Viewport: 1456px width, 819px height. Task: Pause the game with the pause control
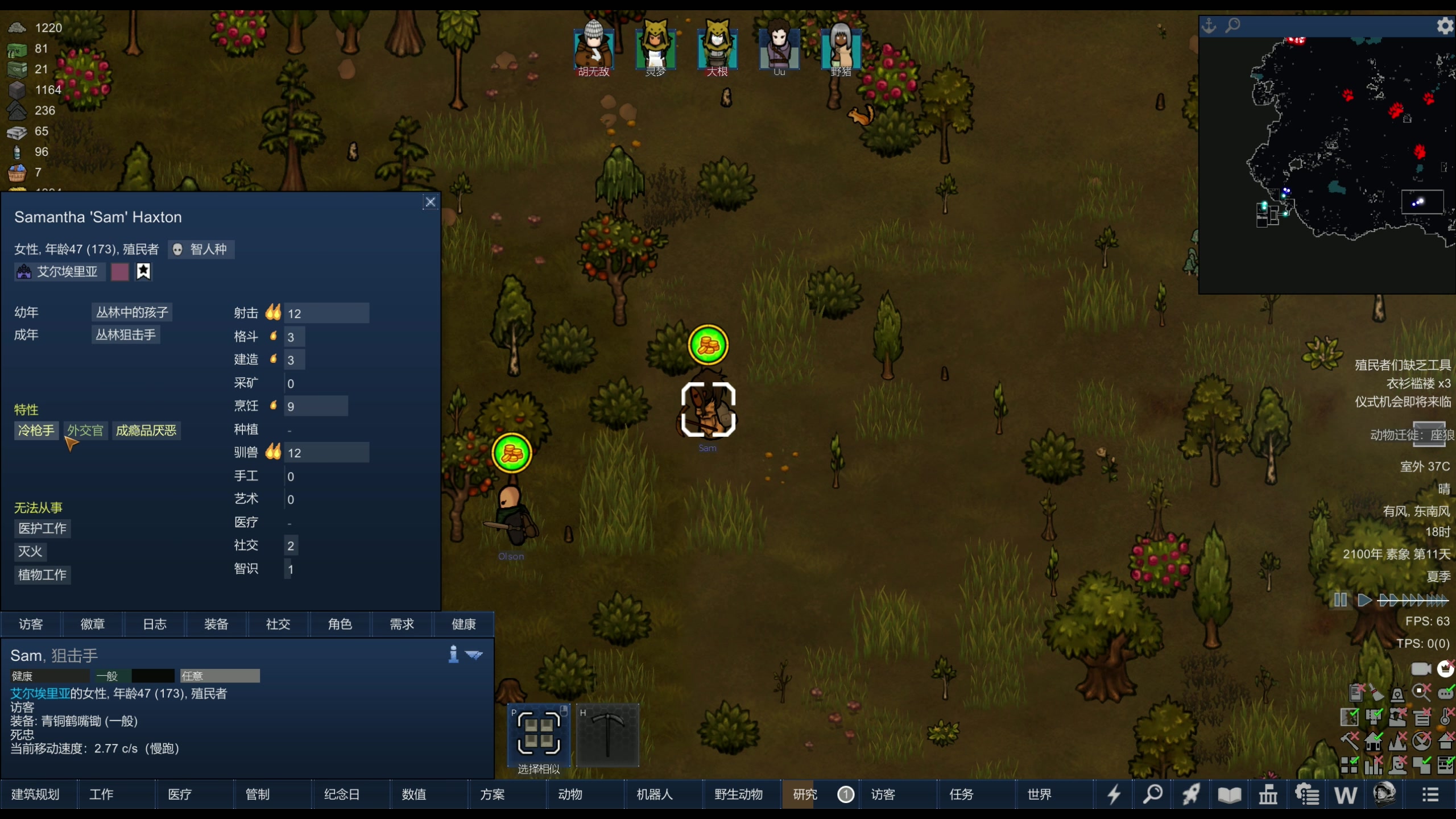(1340, 600)
